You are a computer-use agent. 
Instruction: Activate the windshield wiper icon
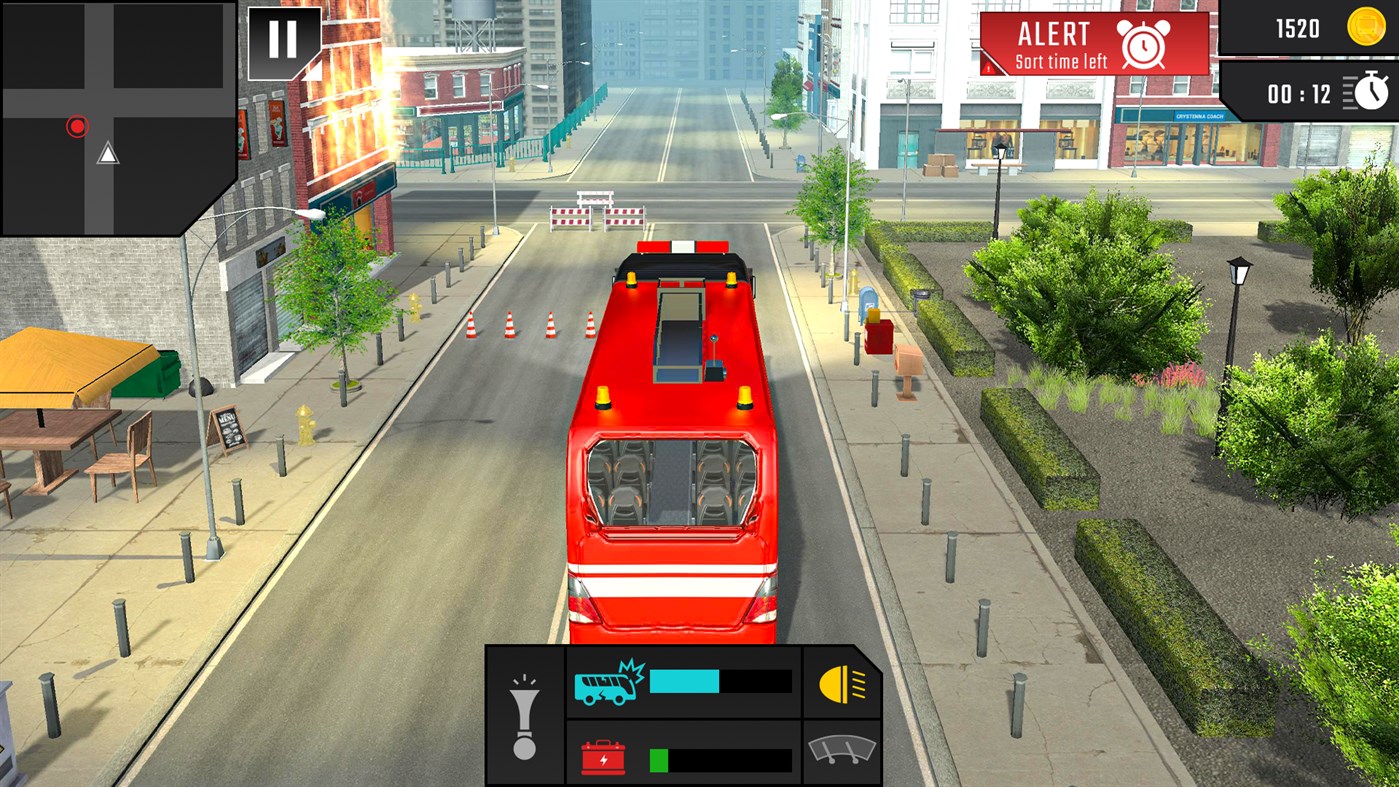pos(841,752)
